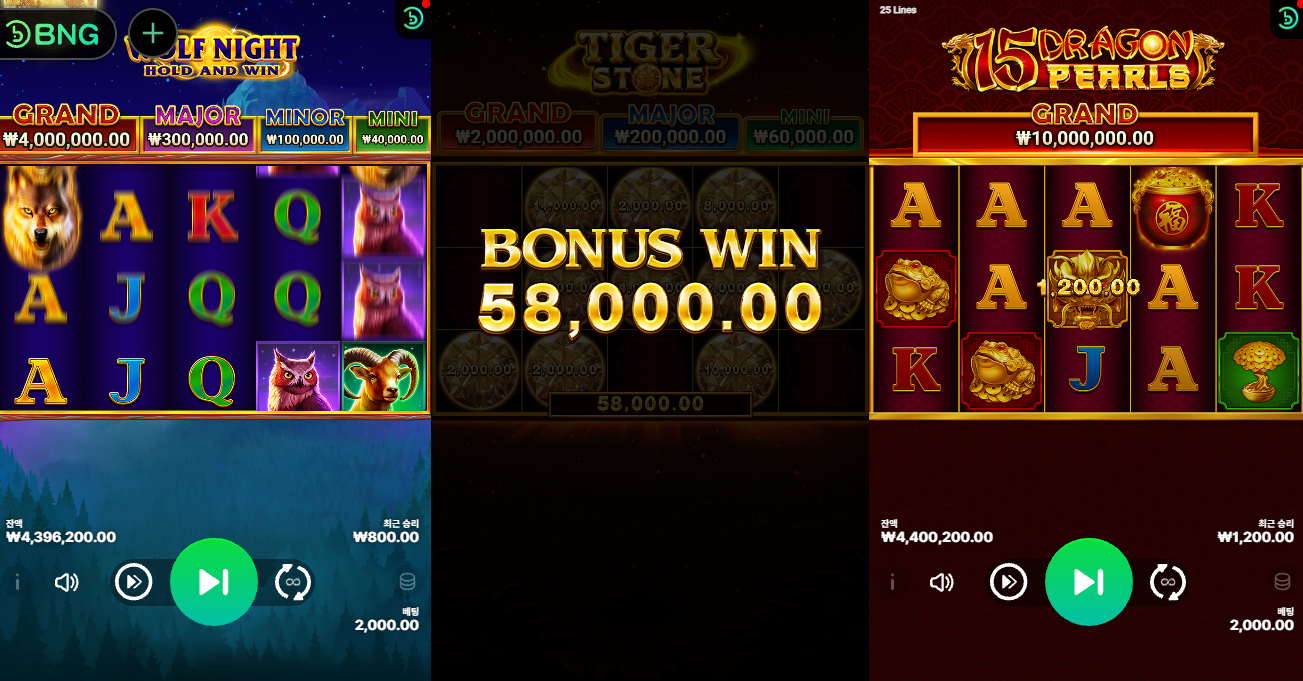Show game info for 15 Dragon Pearls
The width and height of the screenshot is (1303, 681).
[892, 582]
